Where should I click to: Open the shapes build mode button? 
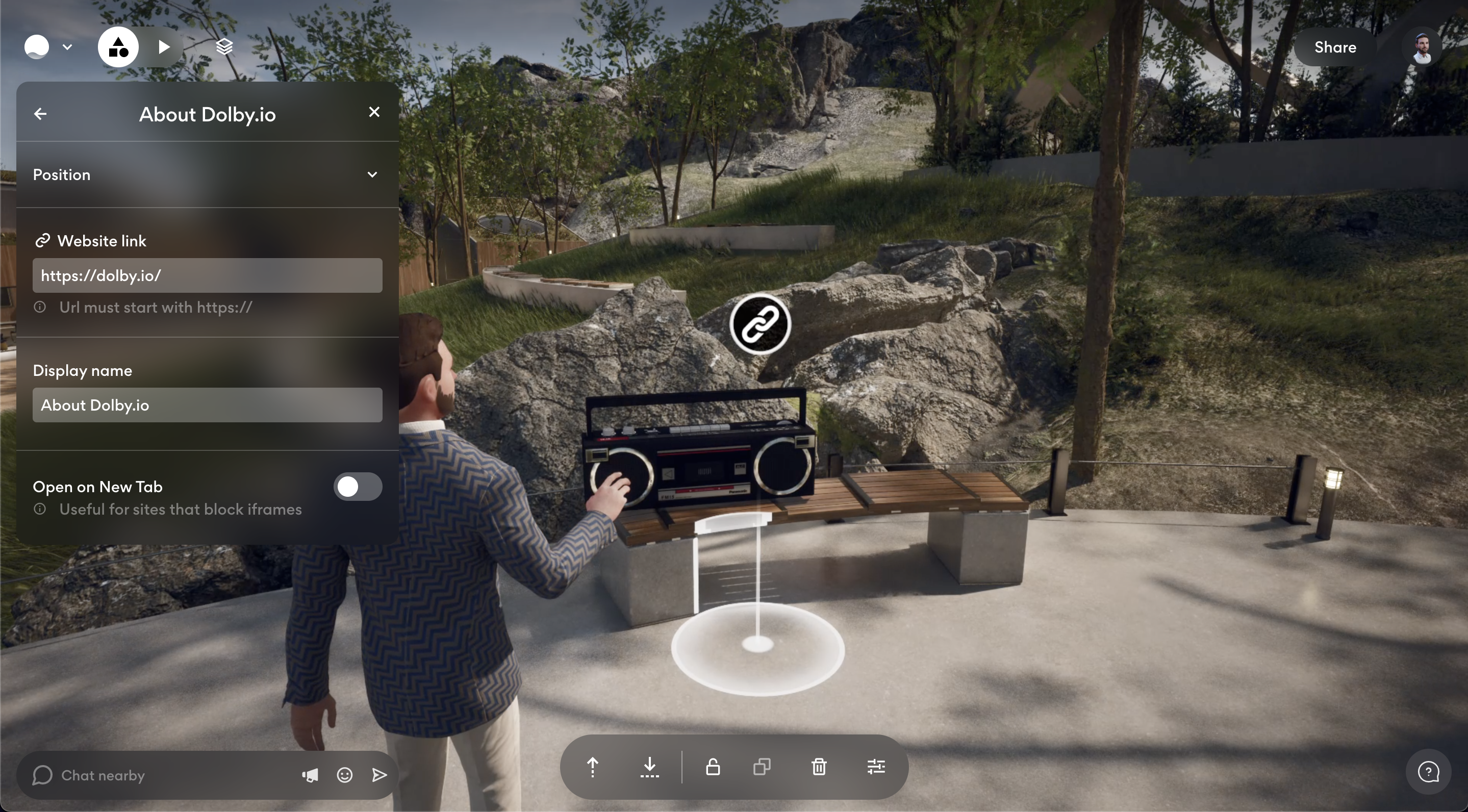click(x=118, y=47)
